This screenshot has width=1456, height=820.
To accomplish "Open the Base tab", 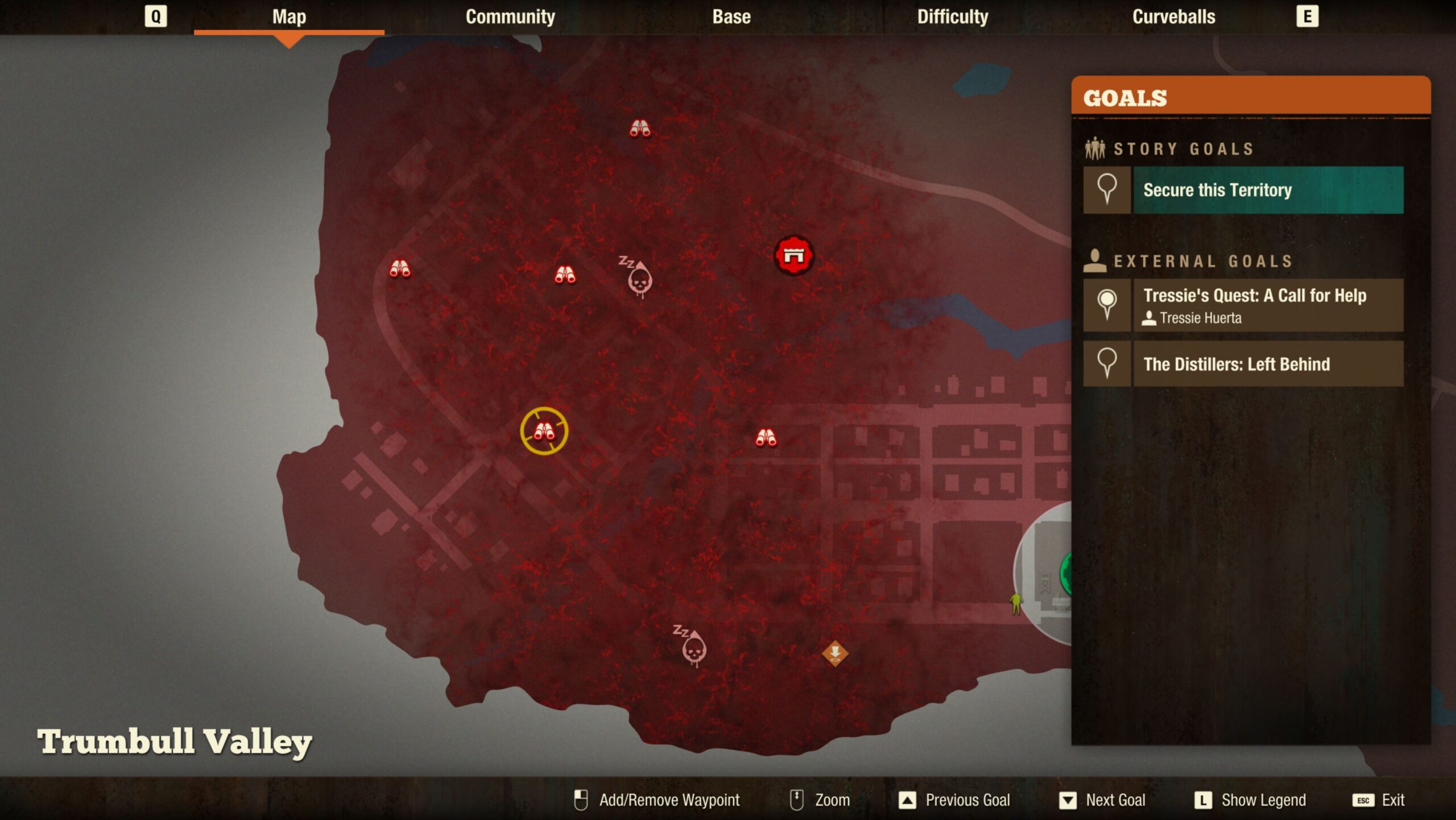I will point(731,17).
